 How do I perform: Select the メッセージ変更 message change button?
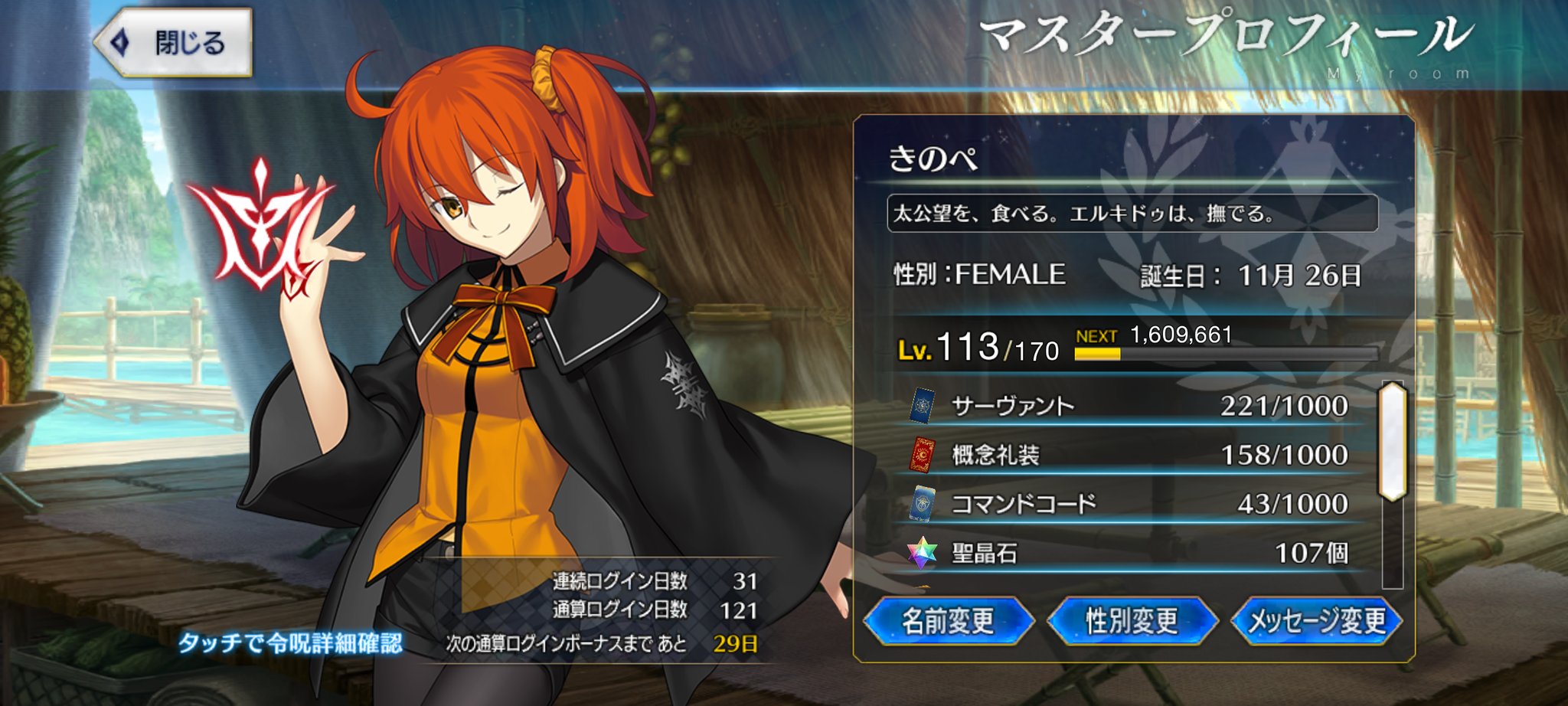tap(1317, 621)
